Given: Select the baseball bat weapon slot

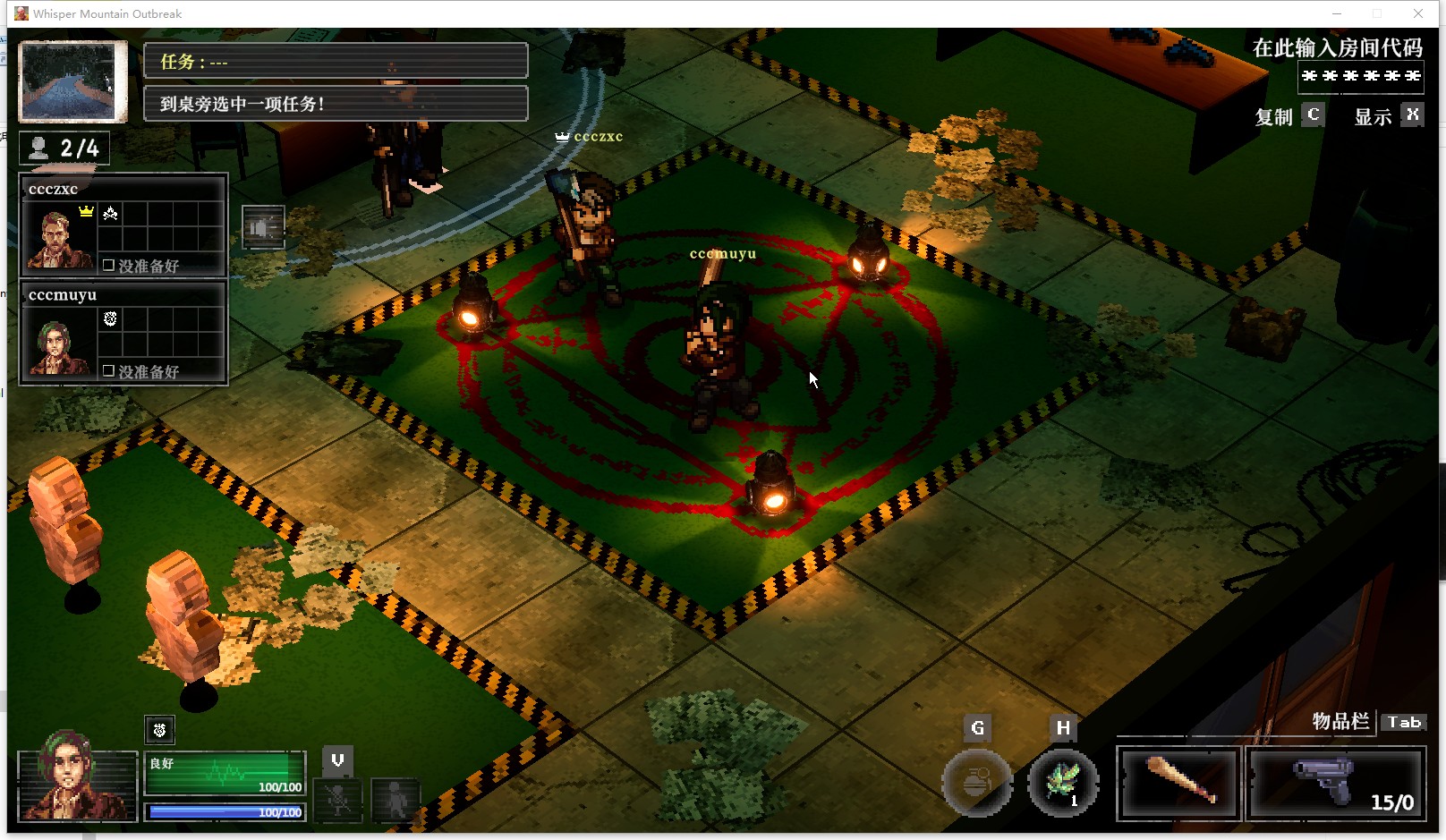Looking at the screenshot, I should pos(1178,785).
